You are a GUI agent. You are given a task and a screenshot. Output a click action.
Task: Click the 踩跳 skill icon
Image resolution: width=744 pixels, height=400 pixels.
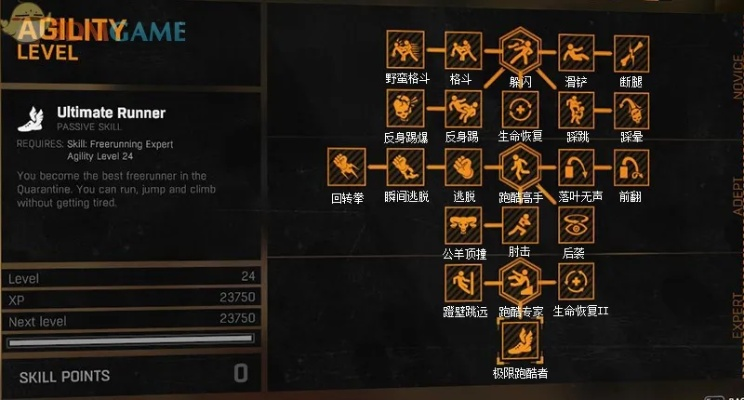coord(575,108)
